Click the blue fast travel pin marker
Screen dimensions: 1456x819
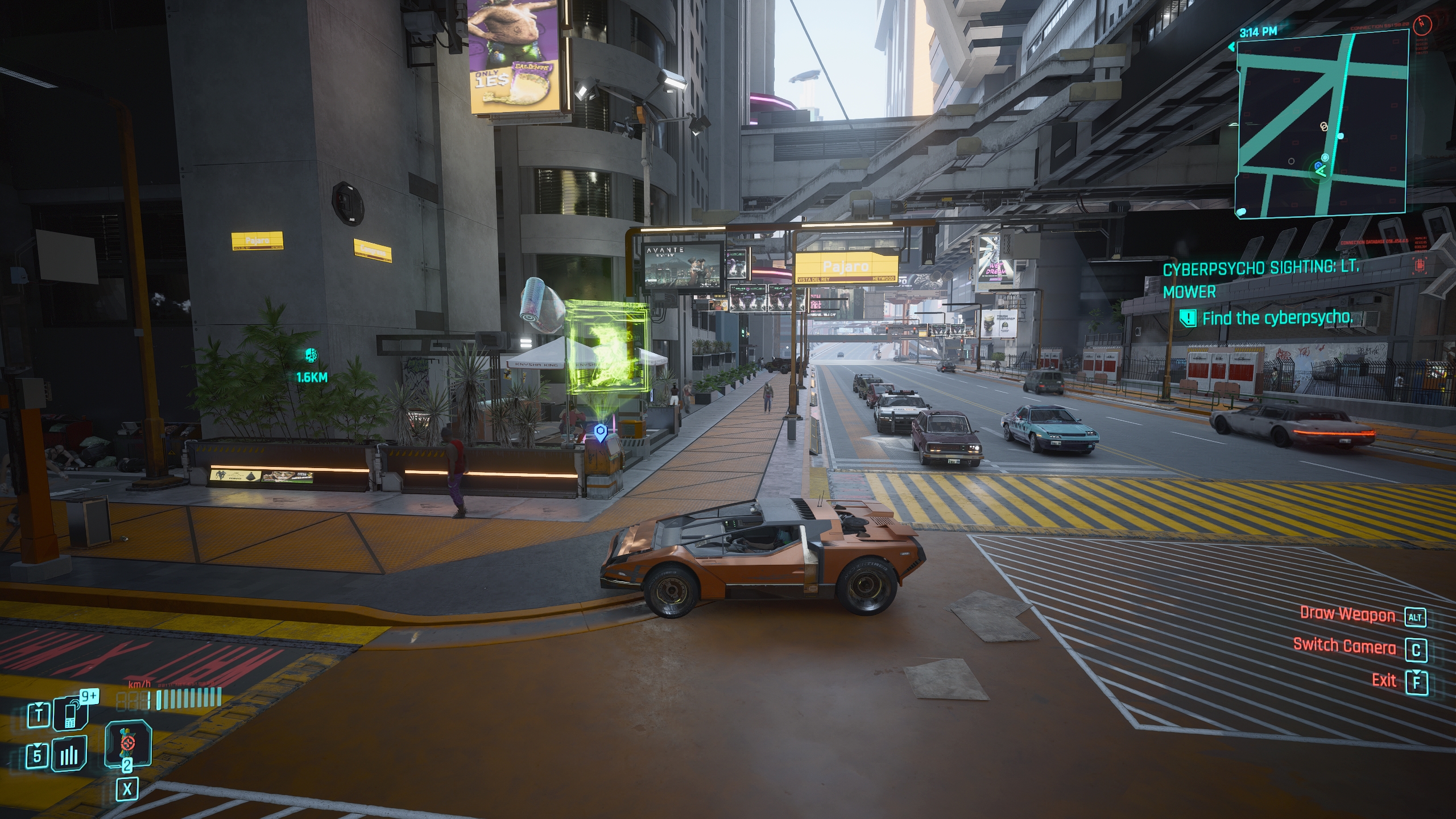click(600, 433)
